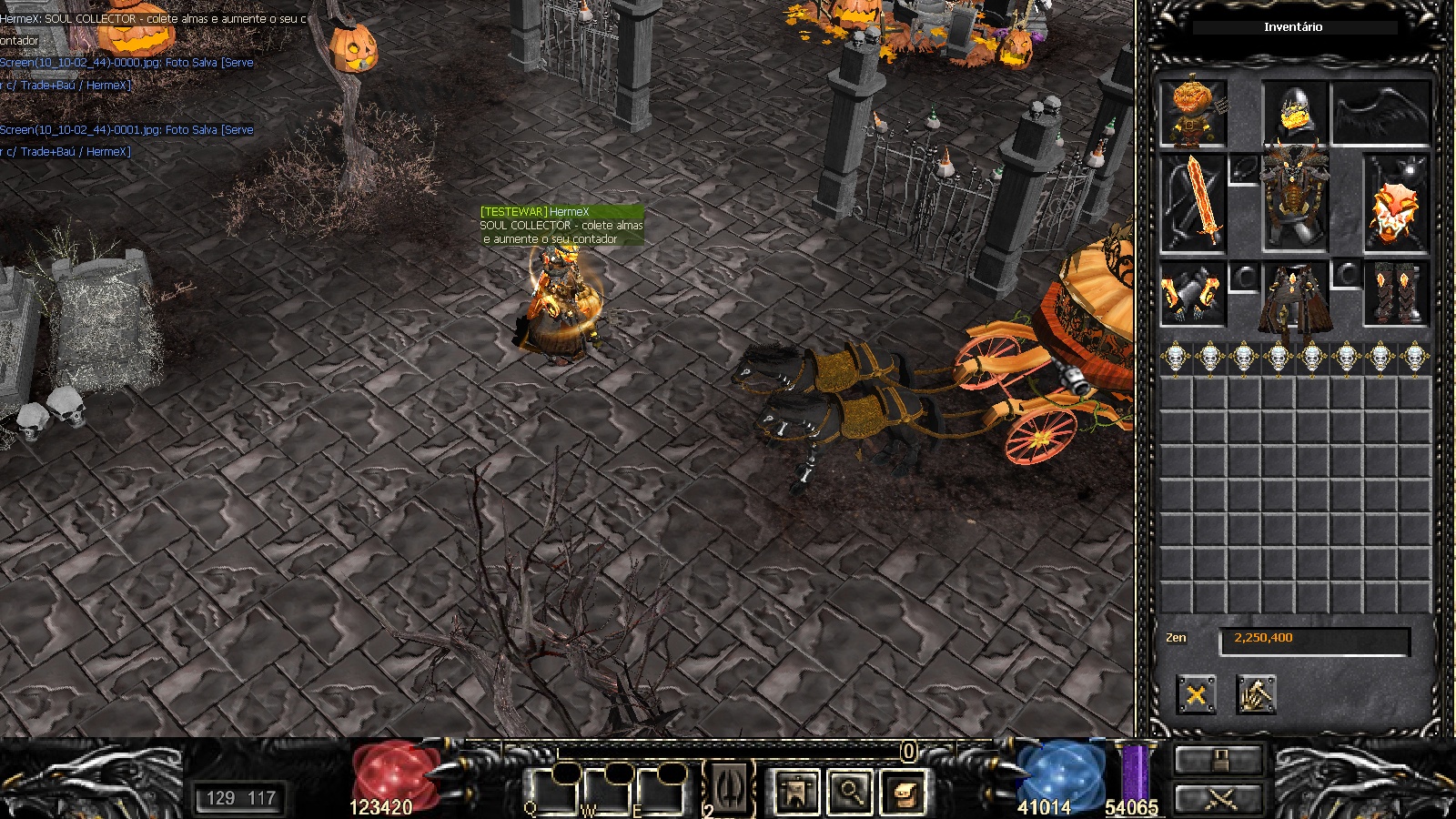Click the magnifying glass icon

(849, 791)
